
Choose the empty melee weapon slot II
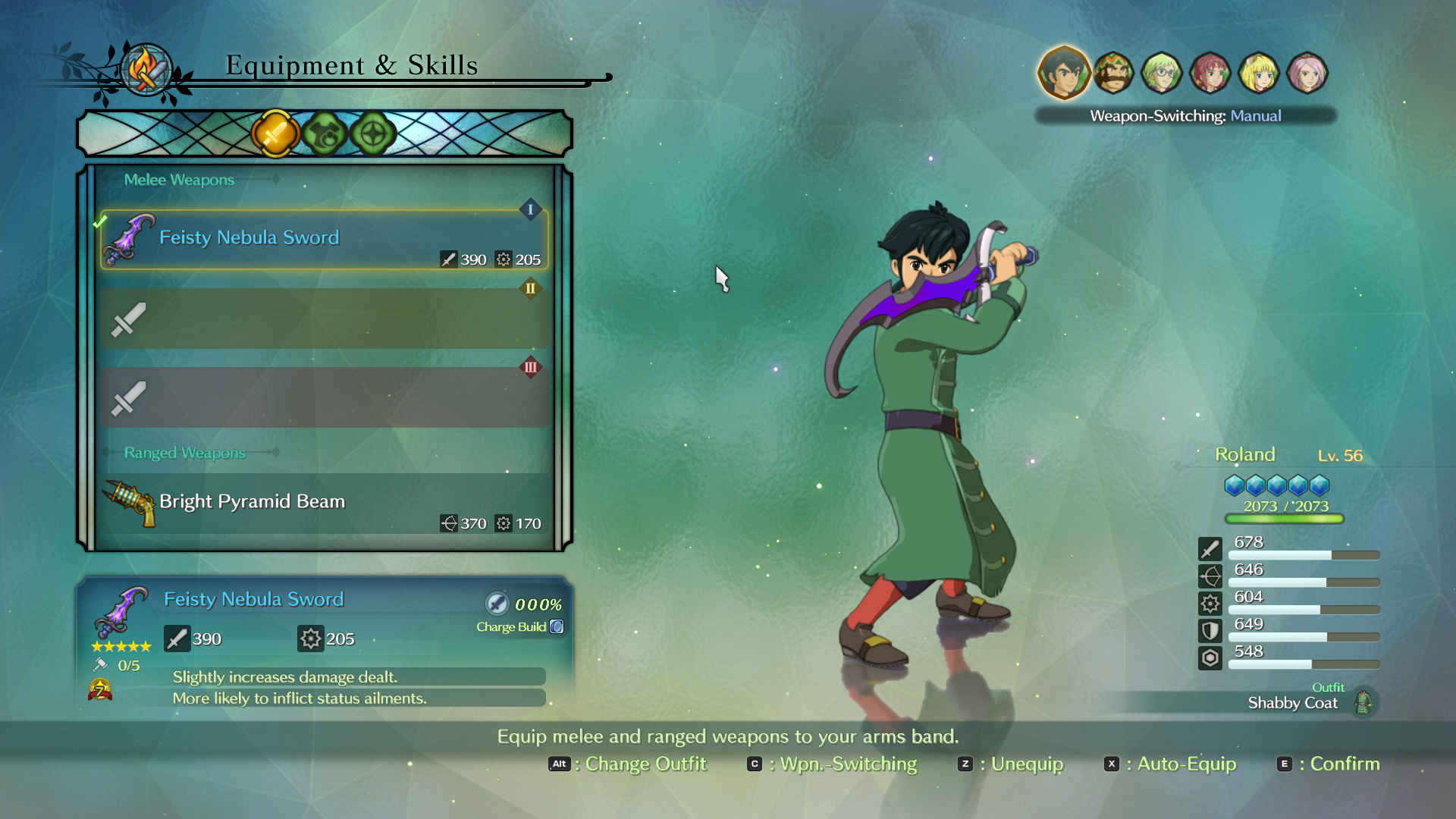click(x=325, y=318)
